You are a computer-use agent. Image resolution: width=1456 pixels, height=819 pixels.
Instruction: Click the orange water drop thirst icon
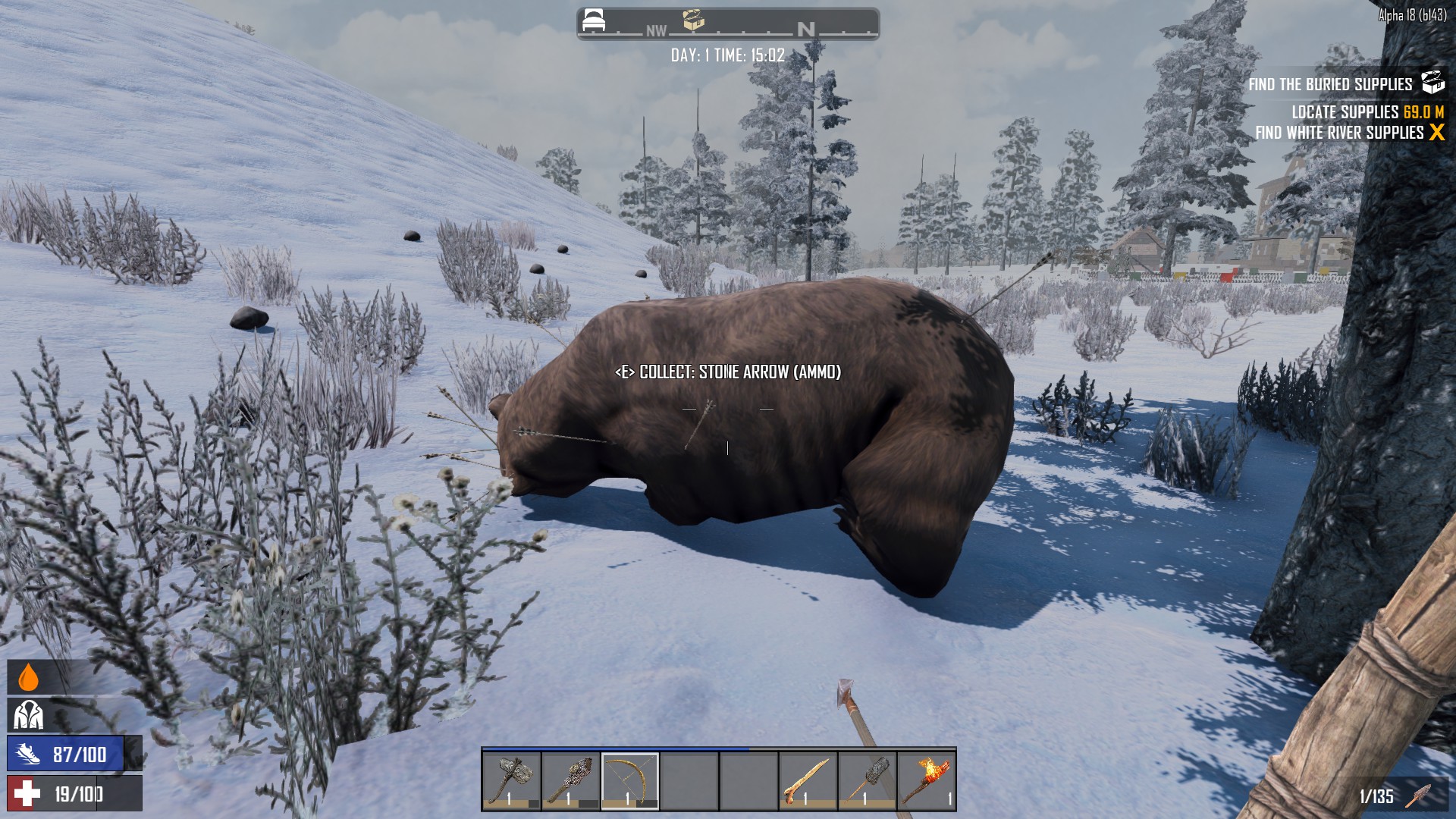28,677
